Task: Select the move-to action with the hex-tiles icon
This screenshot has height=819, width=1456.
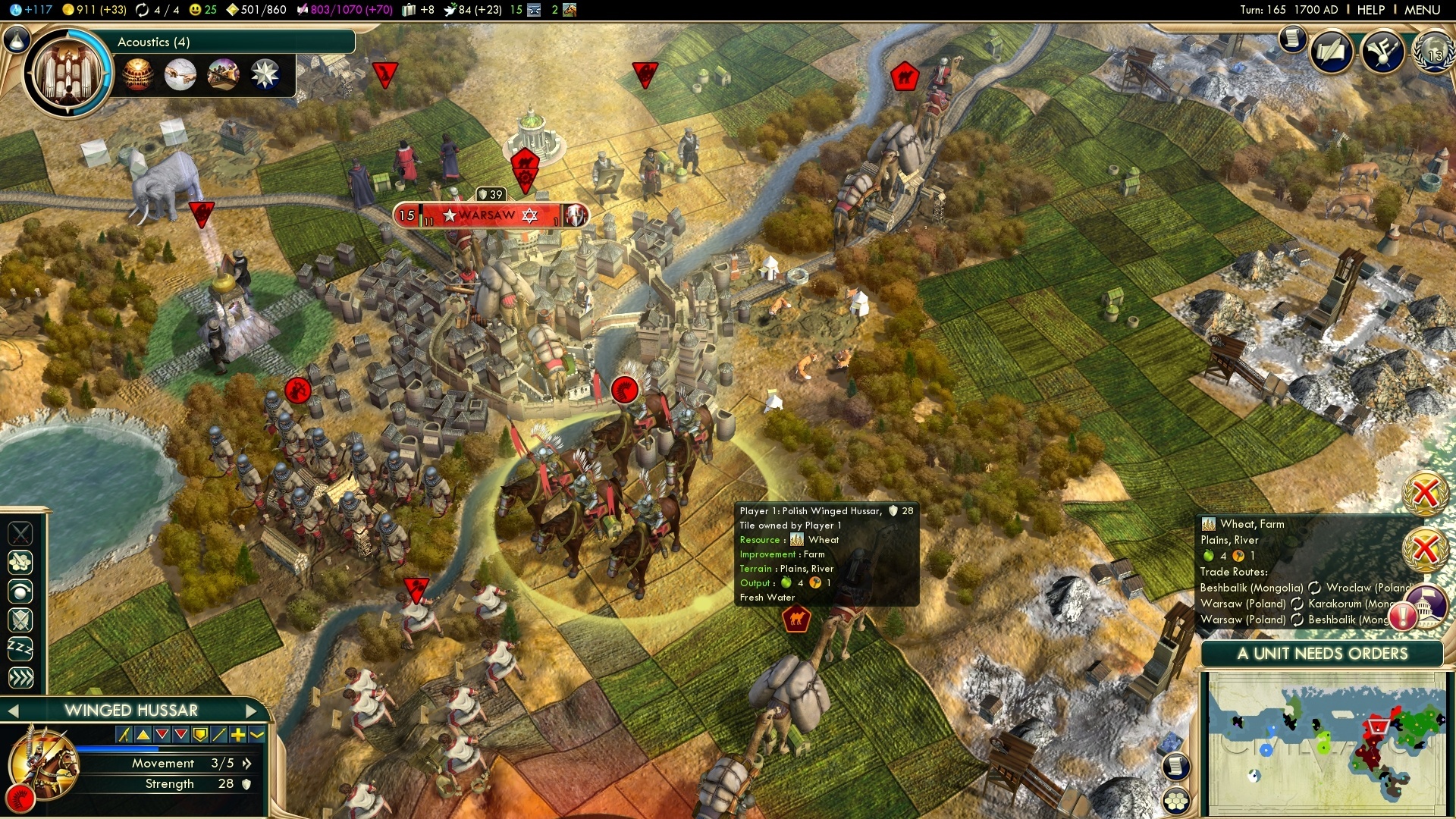Action: coord(20,563)
